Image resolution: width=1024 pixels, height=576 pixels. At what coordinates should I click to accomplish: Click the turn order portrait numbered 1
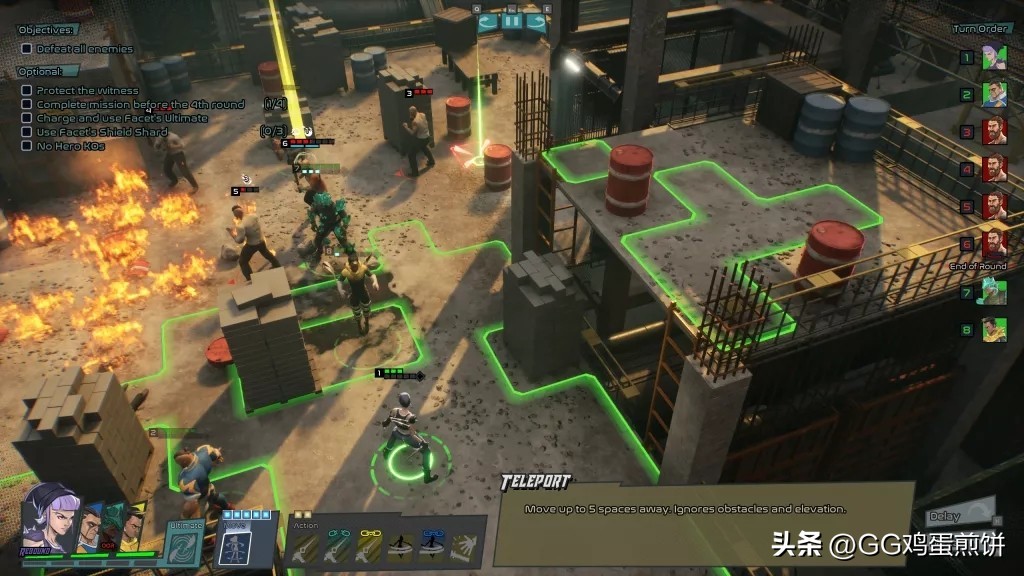tap(994, 57)
